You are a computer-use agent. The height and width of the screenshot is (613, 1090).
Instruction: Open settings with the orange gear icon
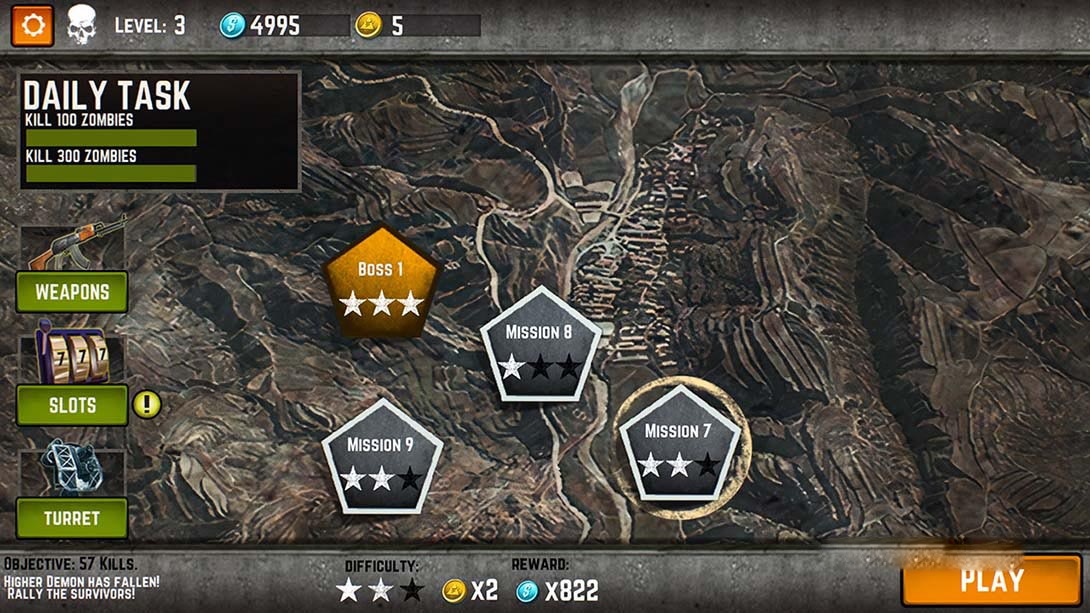pyautogui.click(x=32, y=25)
